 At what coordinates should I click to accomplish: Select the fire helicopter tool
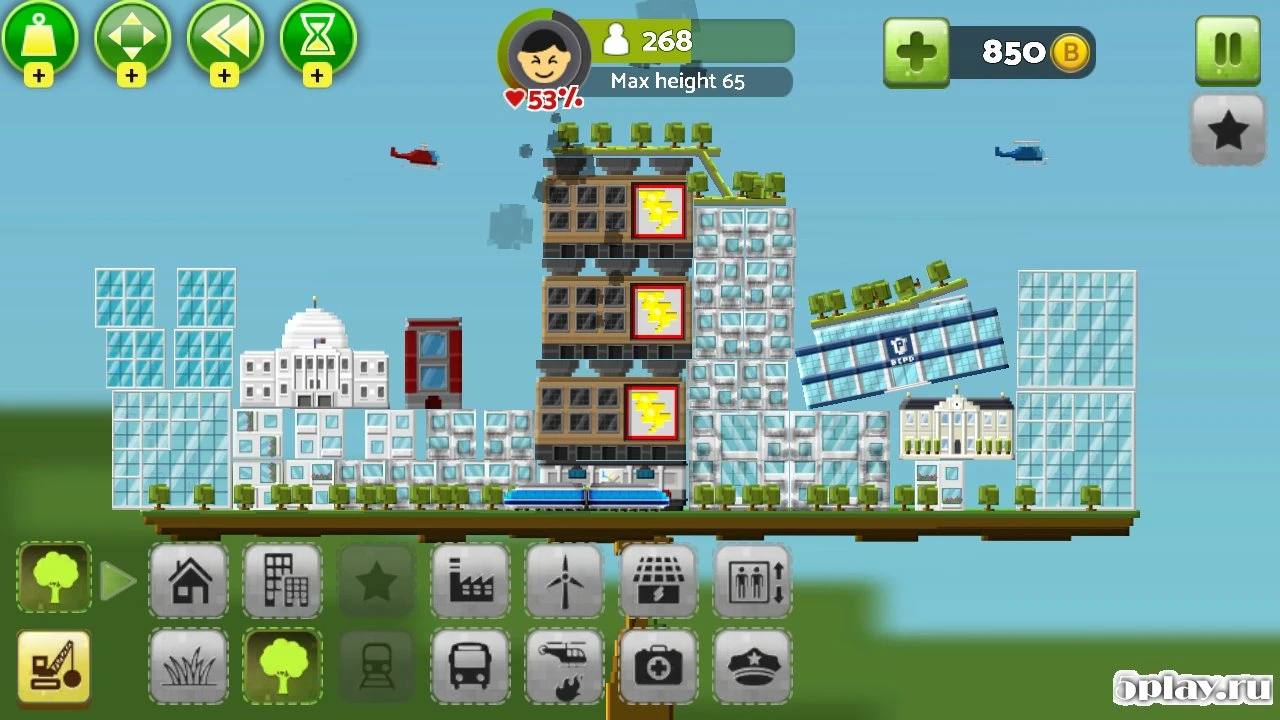[x=564, y=665]
